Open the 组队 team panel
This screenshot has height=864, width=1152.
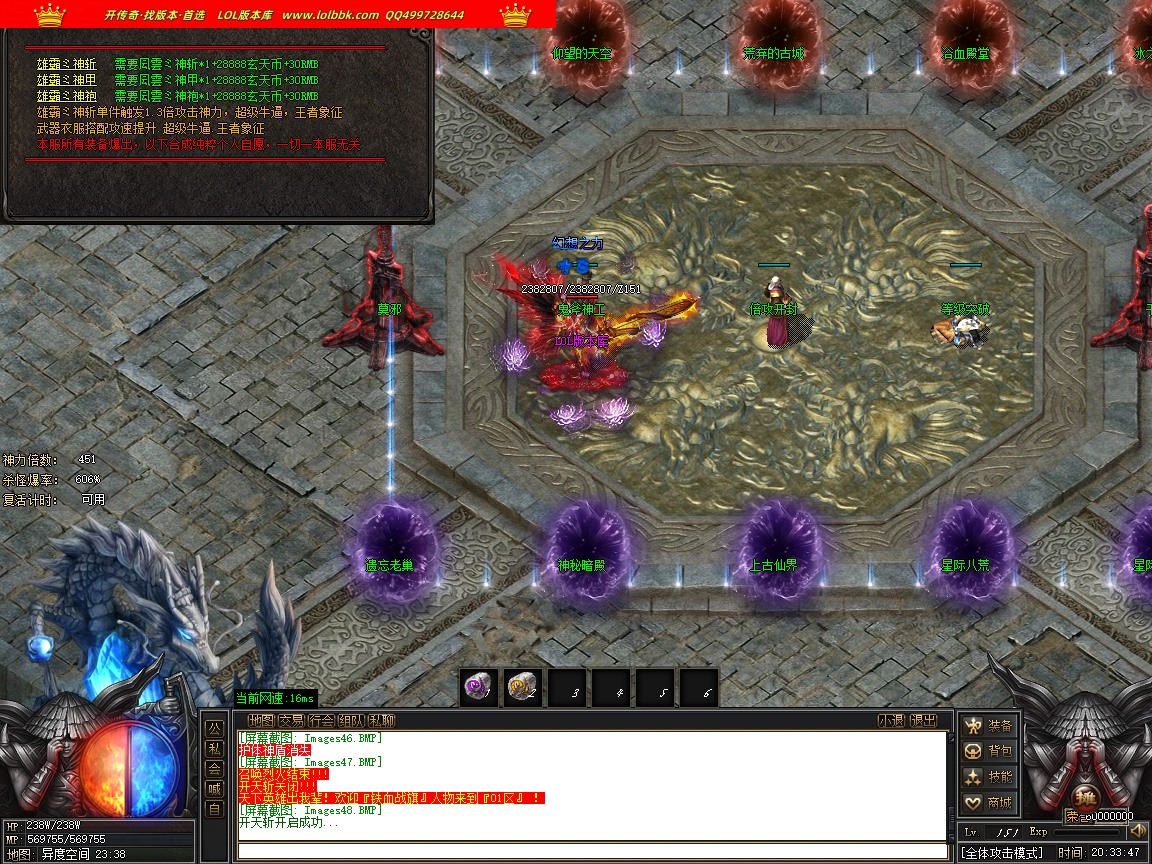pyautogui.click(x=351, y=720)
